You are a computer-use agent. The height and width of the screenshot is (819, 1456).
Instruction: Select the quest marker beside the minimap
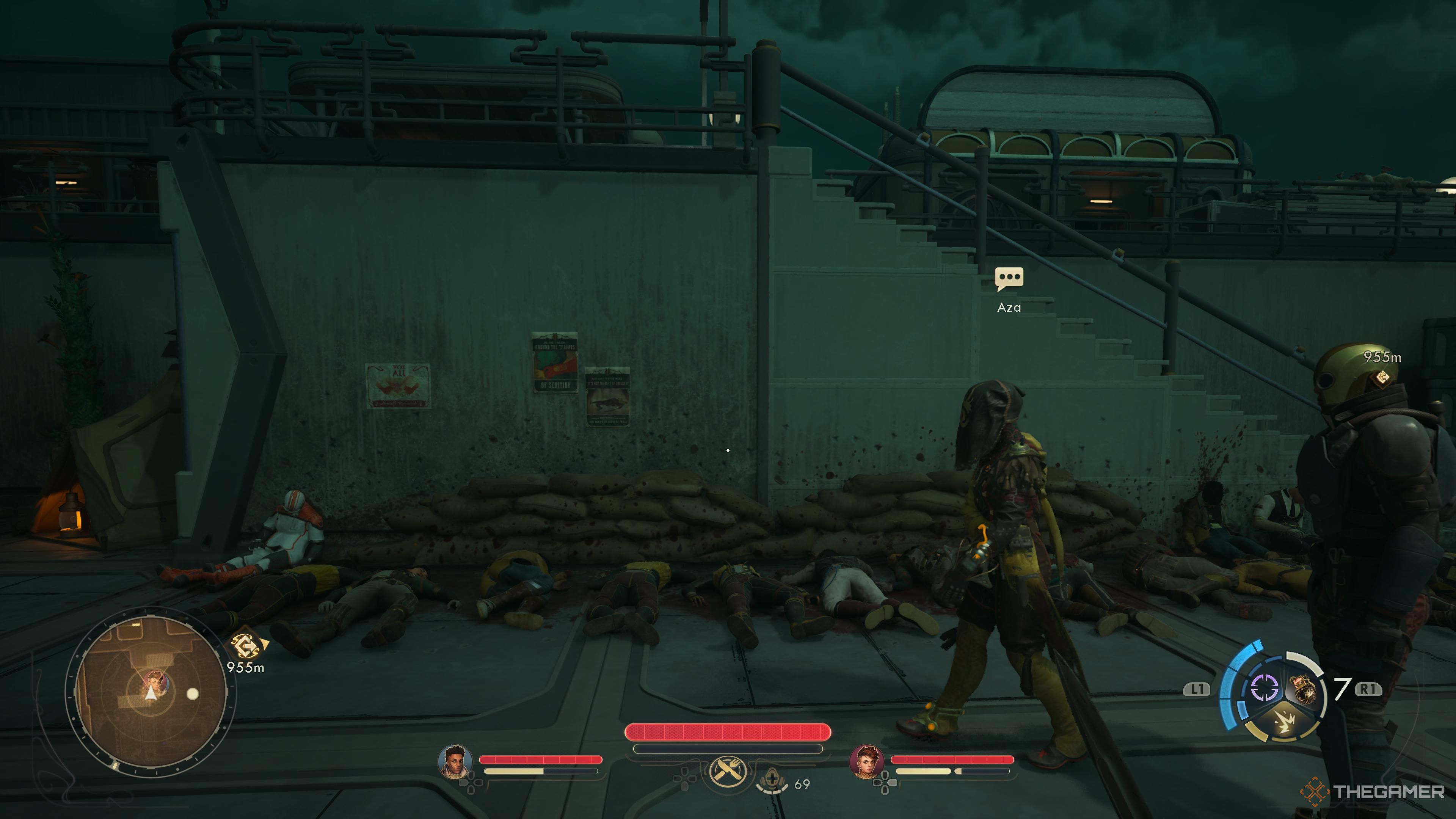pyautogui.click(x=246, y=645)
